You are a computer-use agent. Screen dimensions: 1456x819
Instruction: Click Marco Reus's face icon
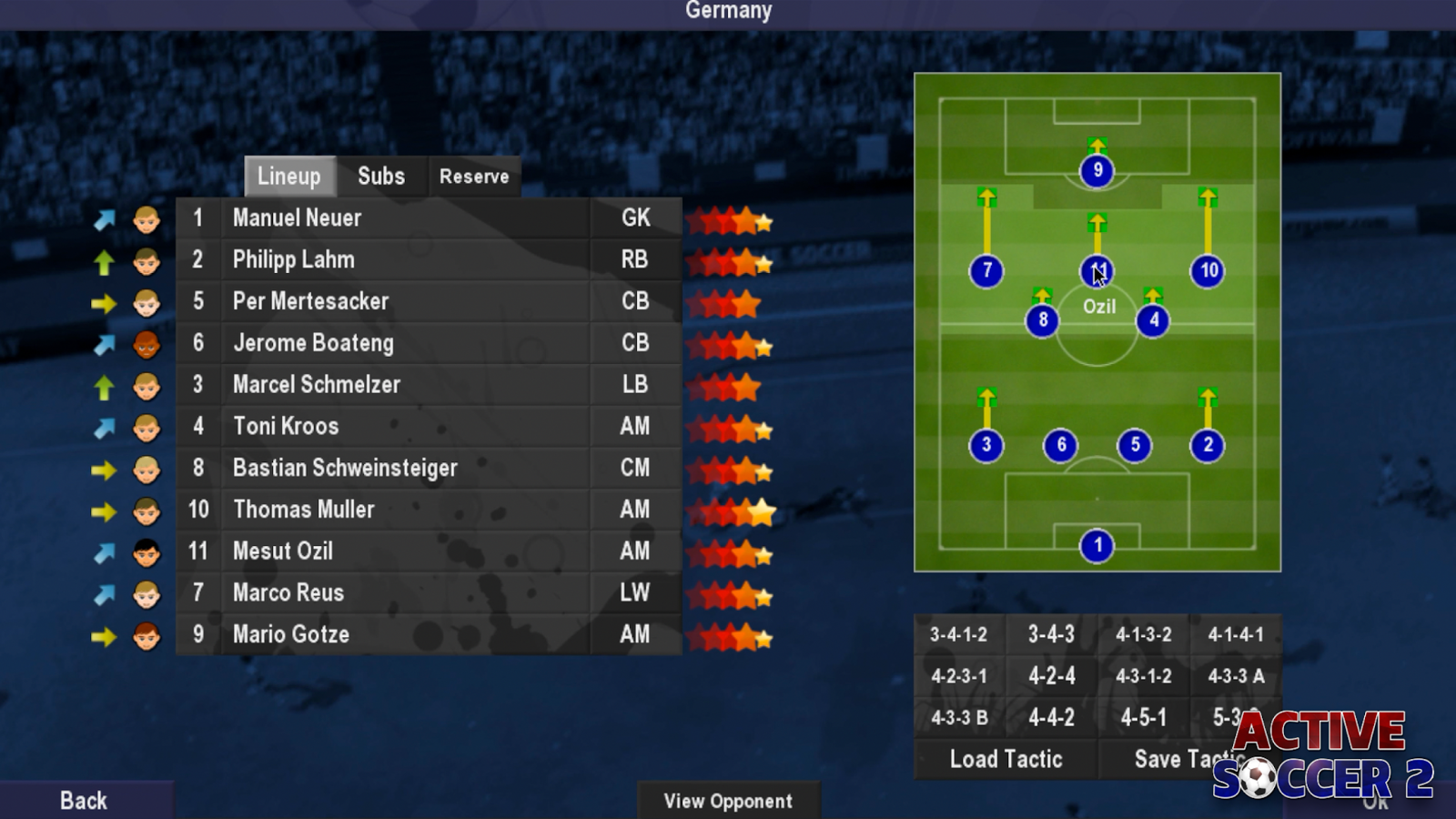coord(146,593)
